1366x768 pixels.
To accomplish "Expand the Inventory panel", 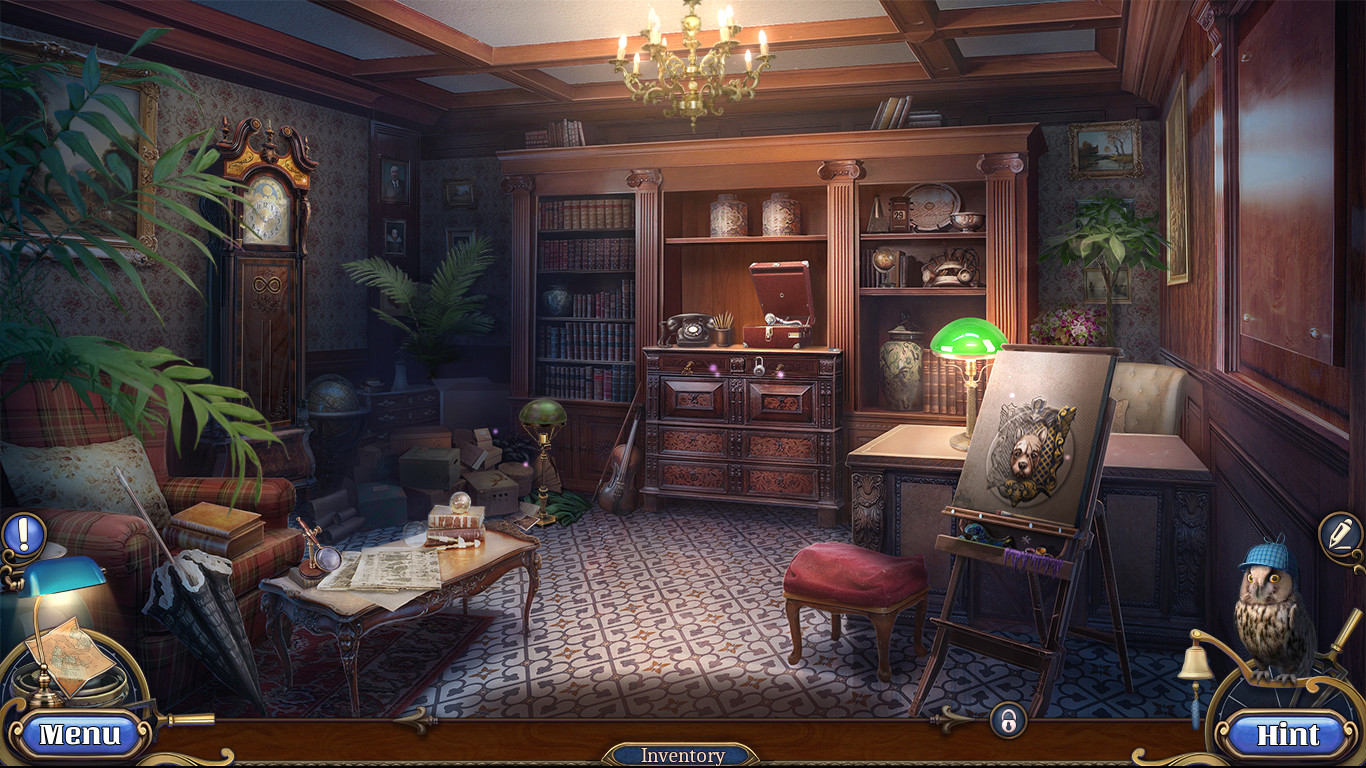I will coord(682,755).
